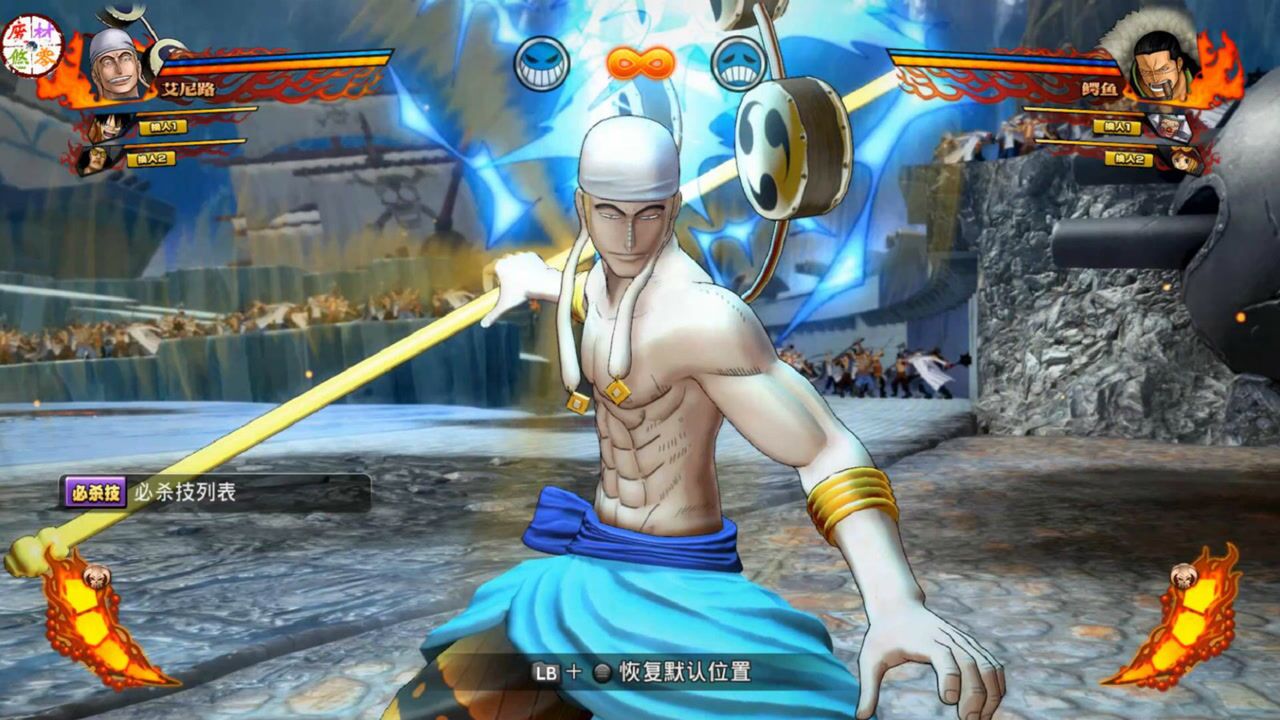Click the 换人1 label beside Luffy
This screenshot has width=1280, height=720.
[x=163, y=127]
